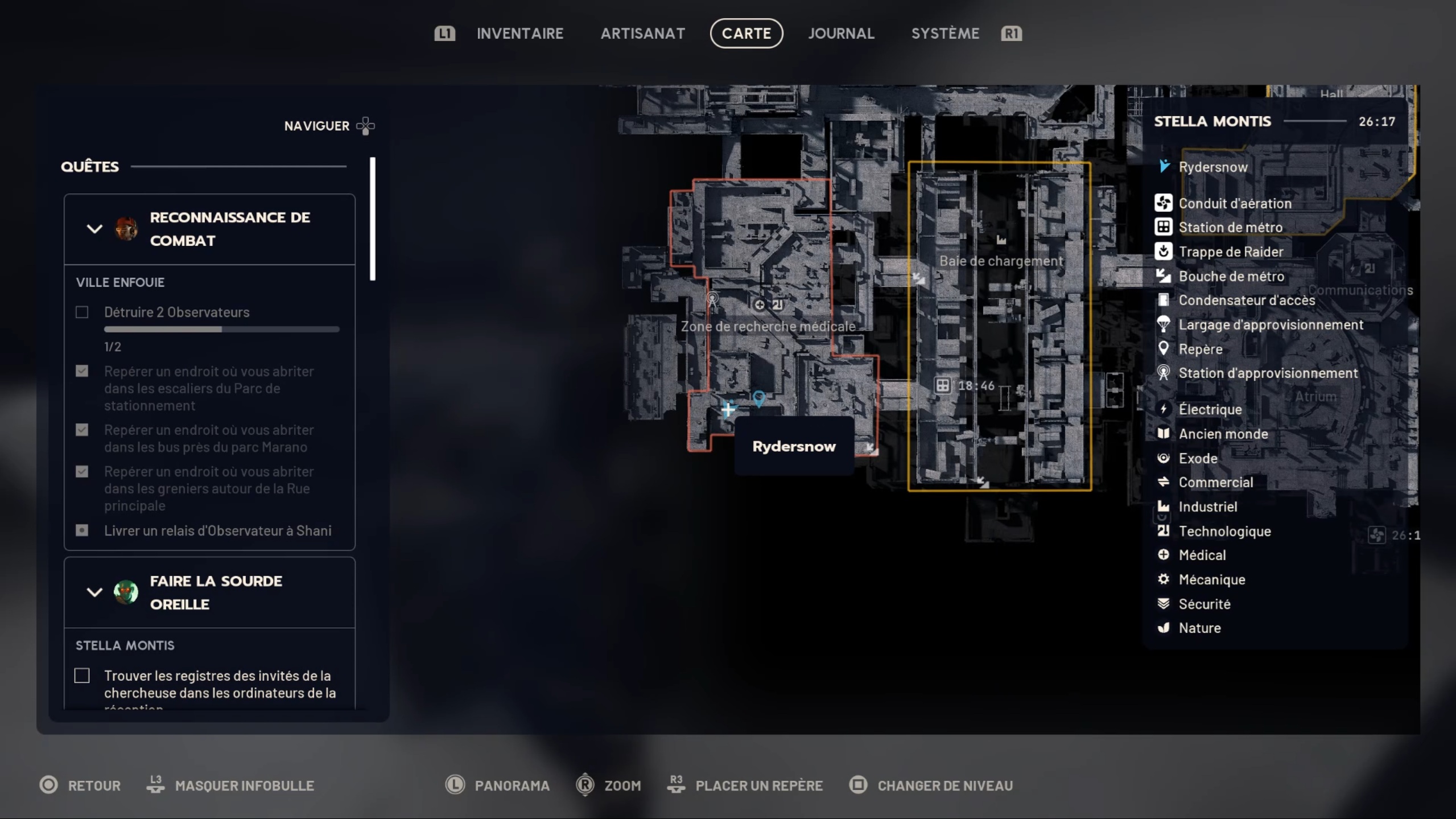
Task: Select Largage d'approvisionnement legend entry
Action: tap(1269, 324)
